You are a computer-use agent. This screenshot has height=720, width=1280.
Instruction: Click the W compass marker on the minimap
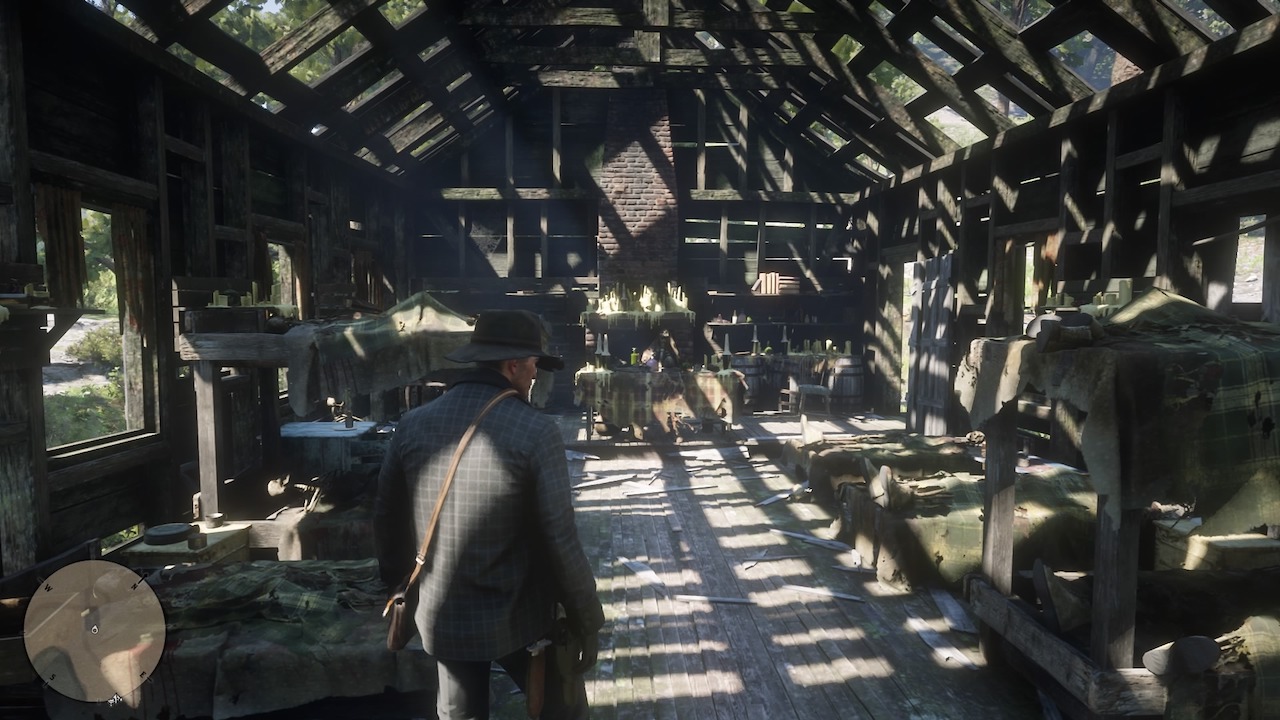pos(48,586)
